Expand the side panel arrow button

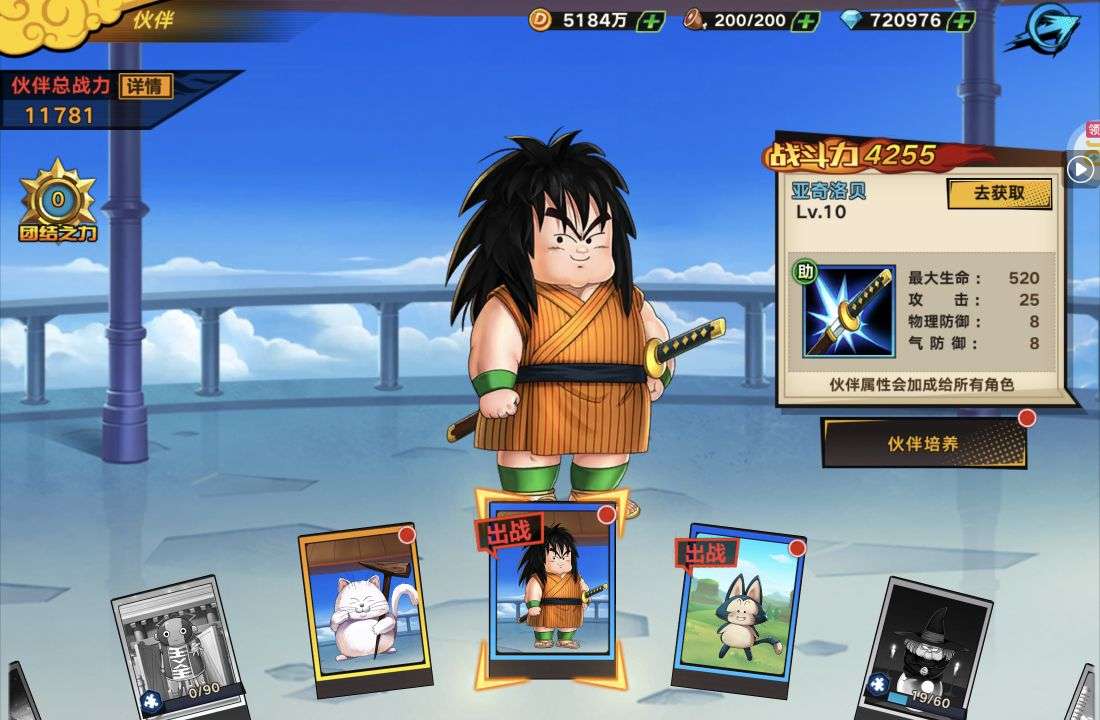1080,169
